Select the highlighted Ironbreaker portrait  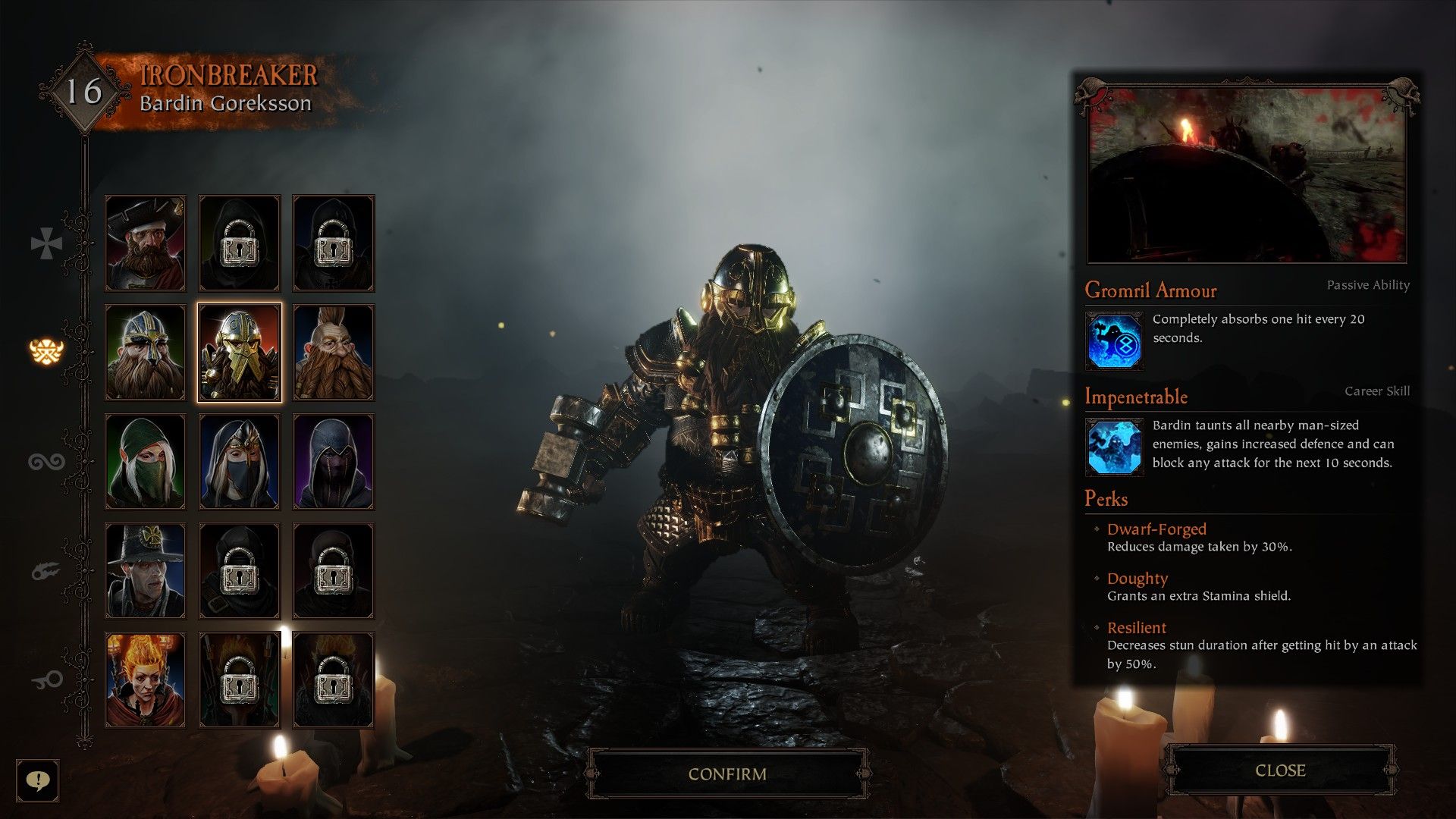238,351
